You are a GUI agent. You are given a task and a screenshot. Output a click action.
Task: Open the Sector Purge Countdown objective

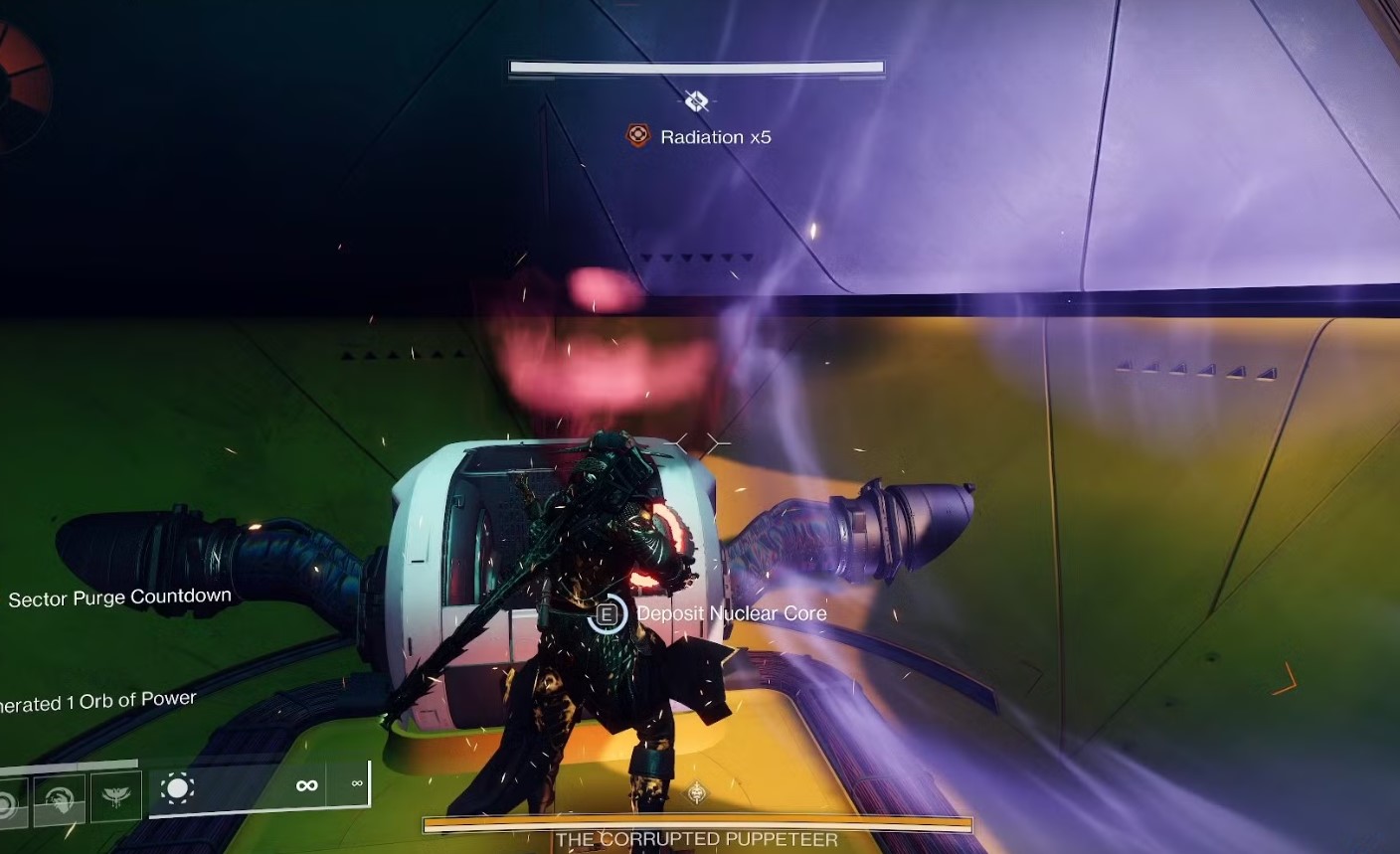pos(119,598)
